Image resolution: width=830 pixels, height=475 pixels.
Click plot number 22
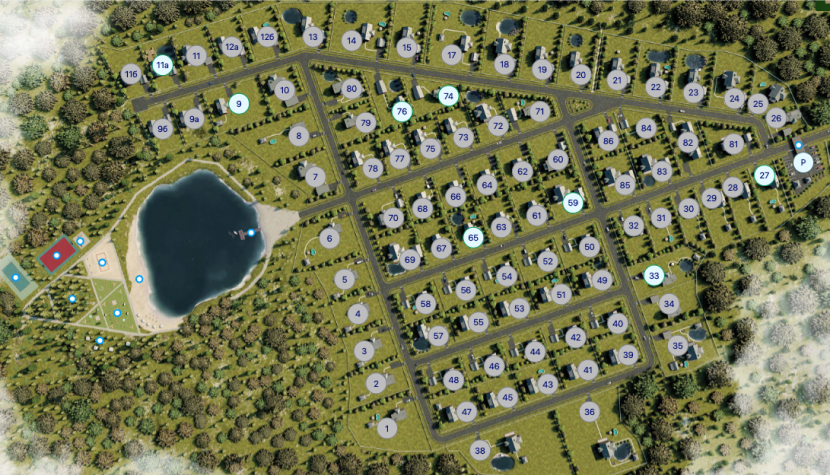656,87
